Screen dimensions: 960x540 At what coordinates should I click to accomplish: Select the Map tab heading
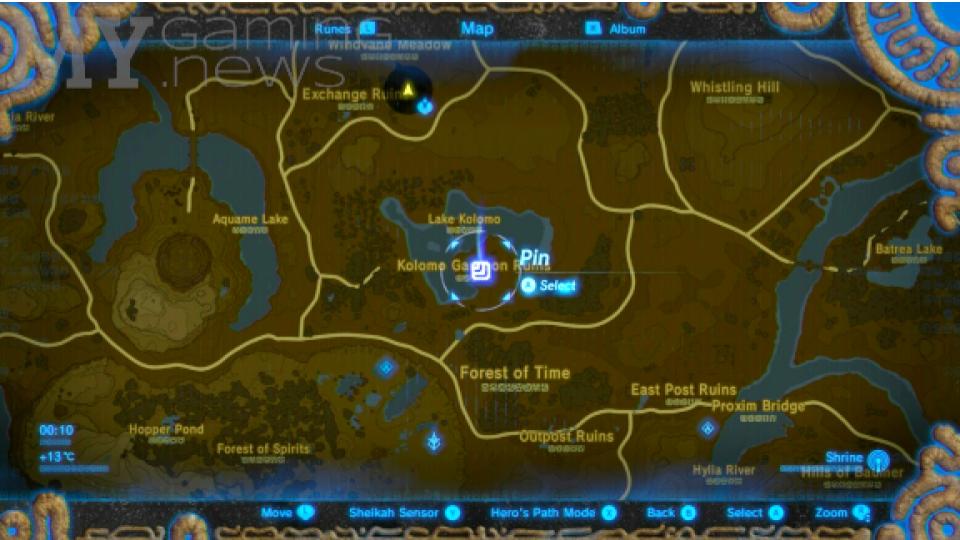pyautogui.click(x=477, y=28)
